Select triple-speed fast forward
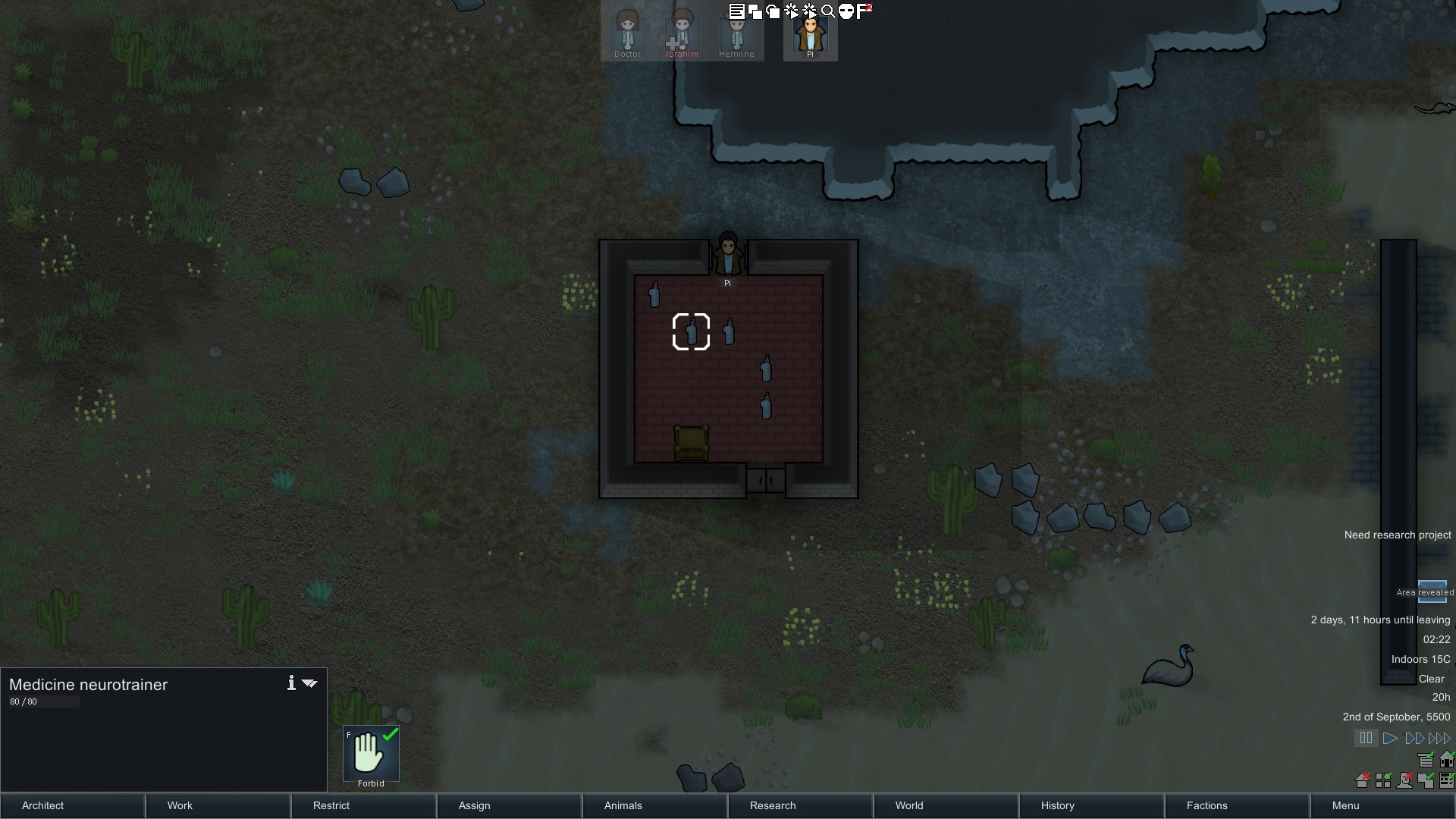This screenshot has height=819, width=1456. (x=1439, y=738)
